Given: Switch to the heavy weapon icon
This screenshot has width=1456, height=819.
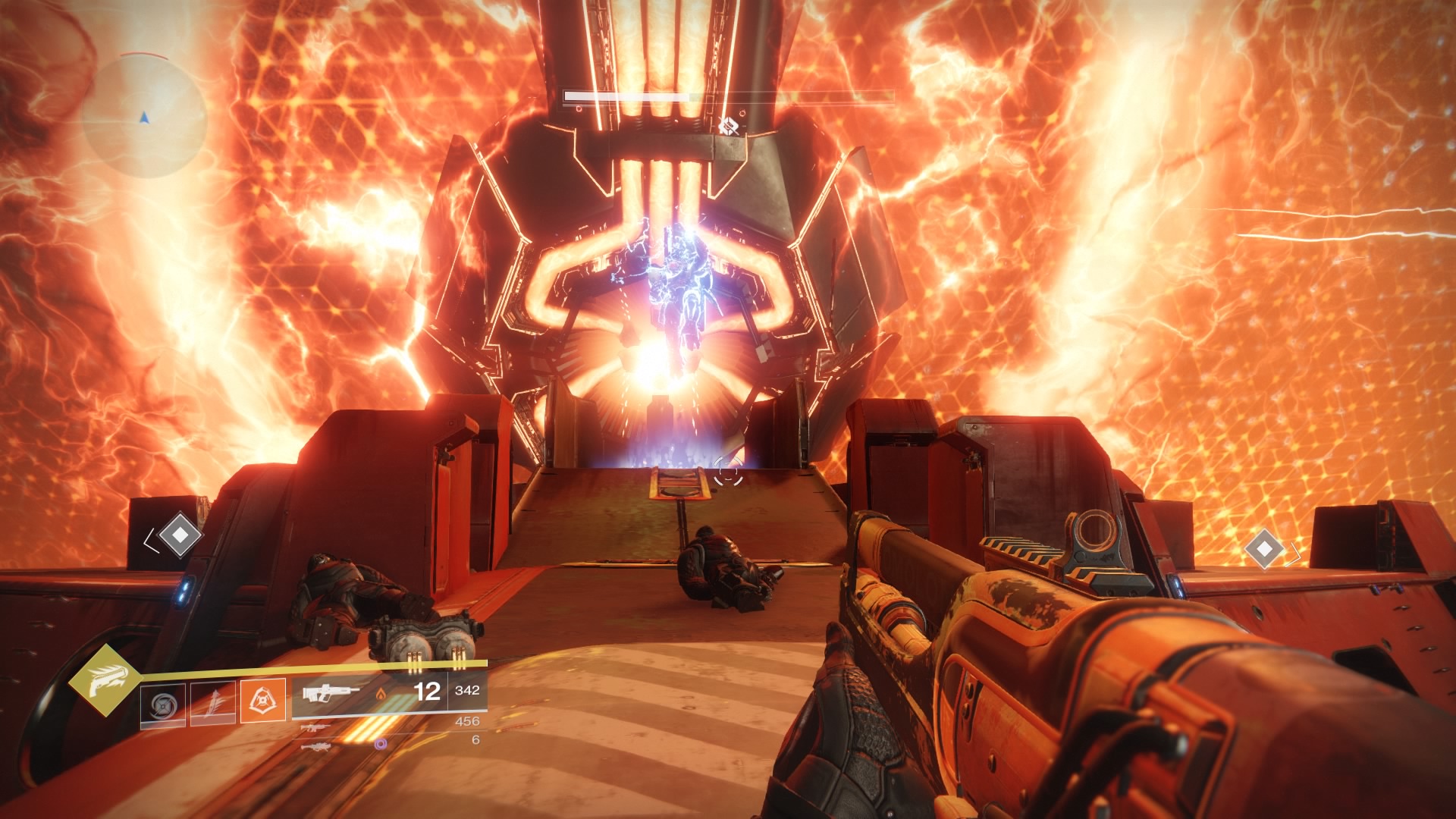Looking at the screenshot, I should 312,747.
